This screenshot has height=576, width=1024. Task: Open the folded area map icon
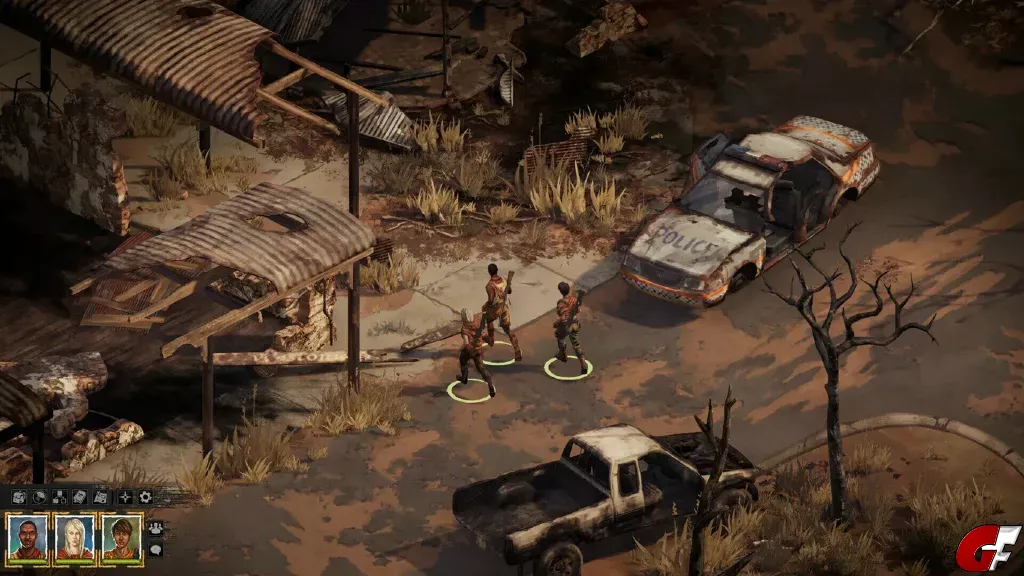[x=100, y=496]
